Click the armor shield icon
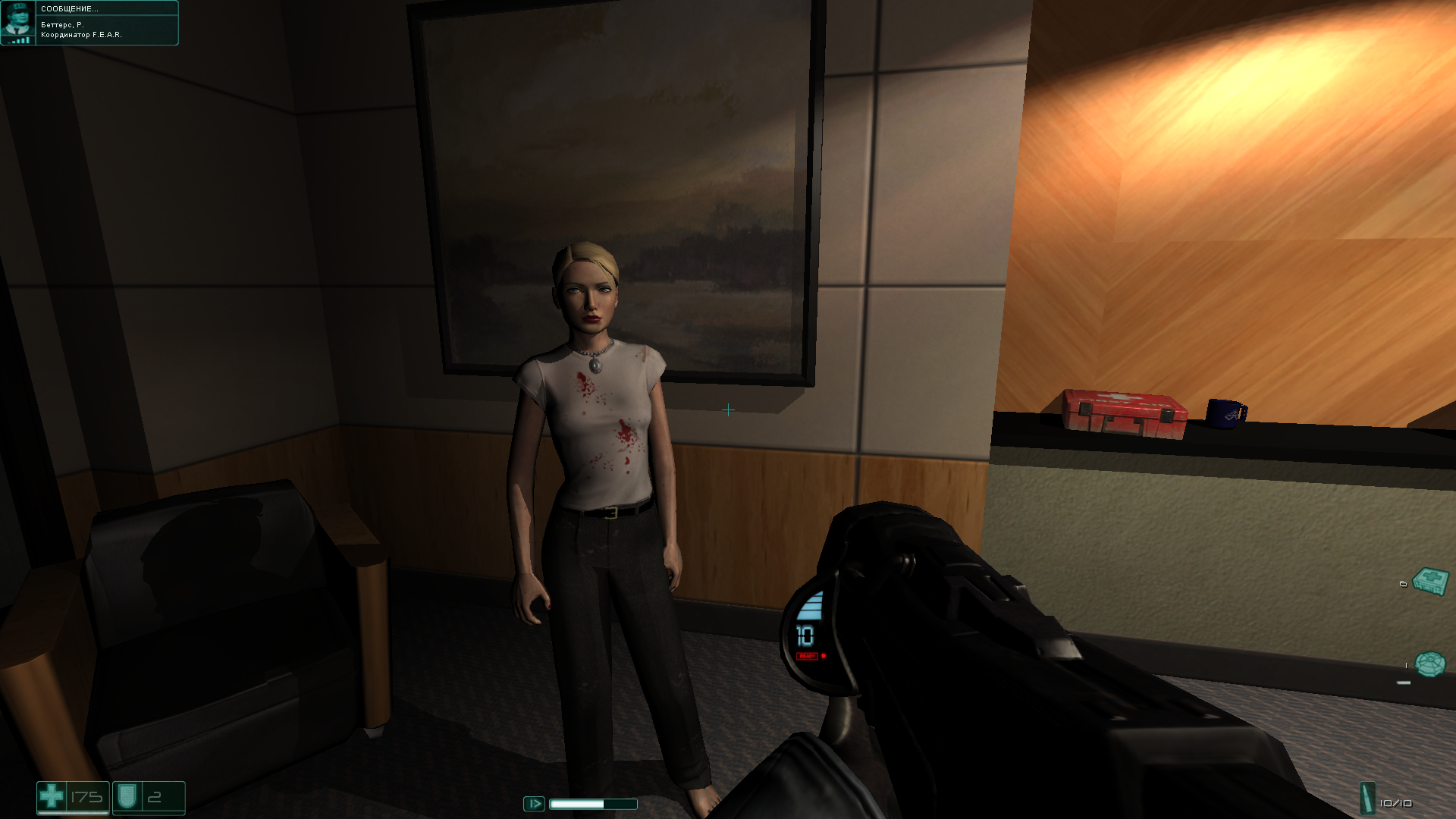 tap(126, 796)
